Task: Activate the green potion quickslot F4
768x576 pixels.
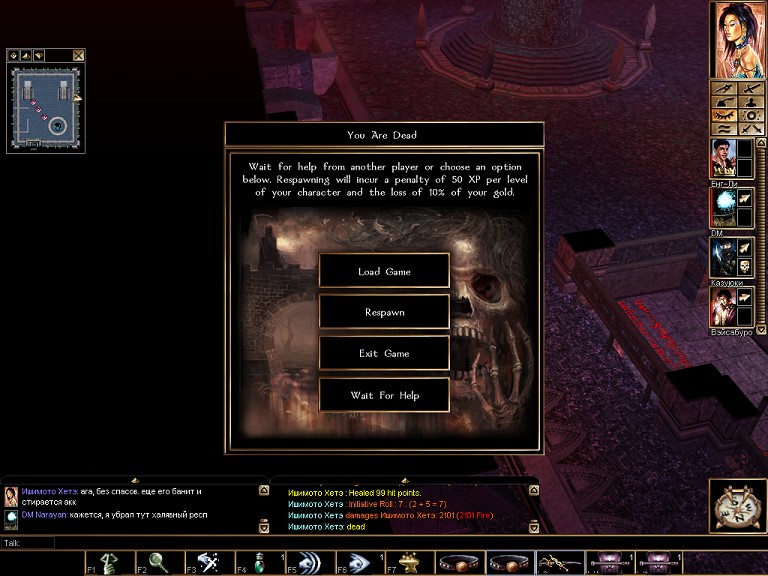Action: tap(259, 563)
